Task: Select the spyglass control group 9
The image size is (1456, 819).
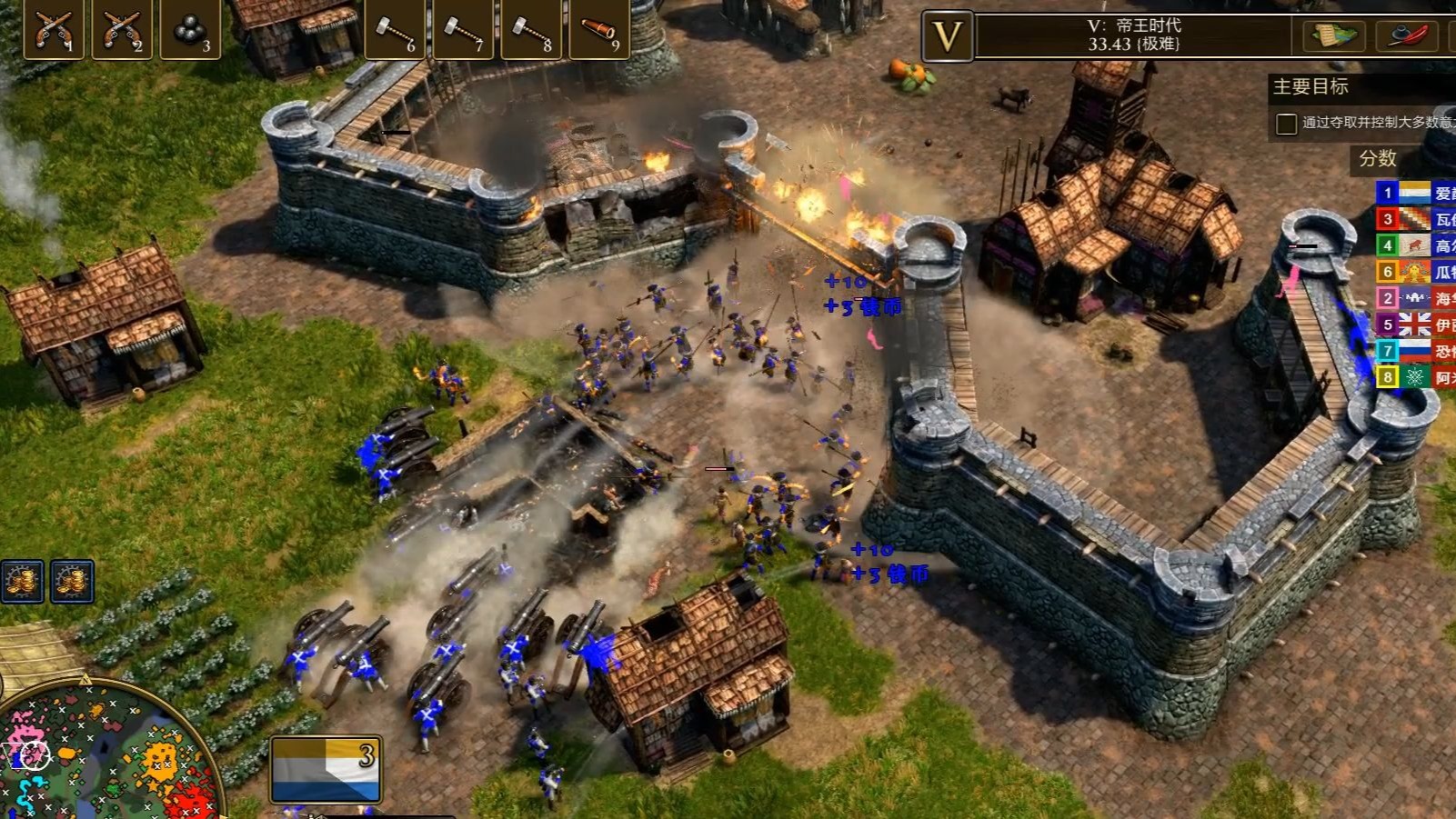Action: click(x=599, y=29)
